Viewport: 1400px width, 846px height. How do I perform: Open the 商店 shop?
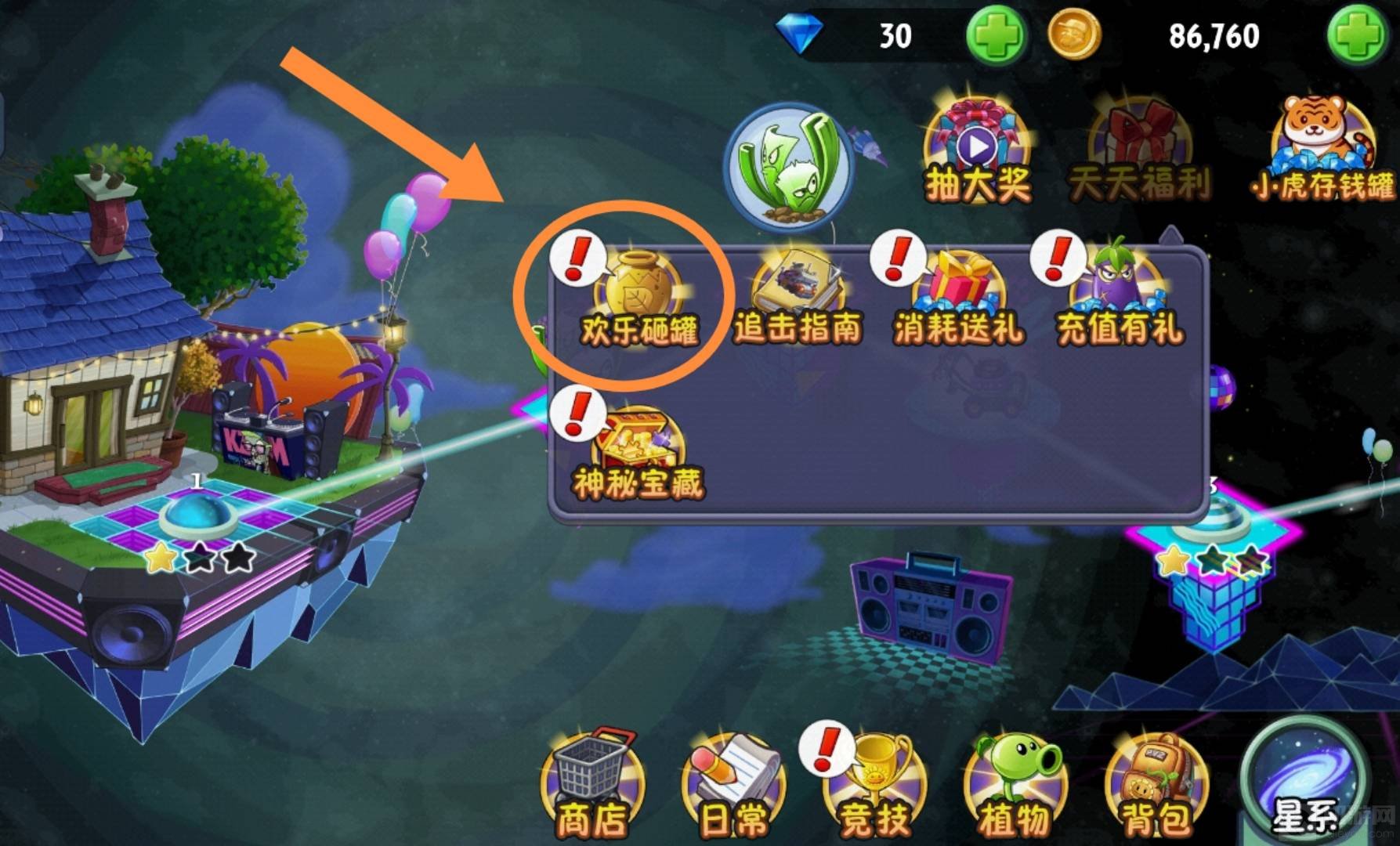[x=592, y=787]
